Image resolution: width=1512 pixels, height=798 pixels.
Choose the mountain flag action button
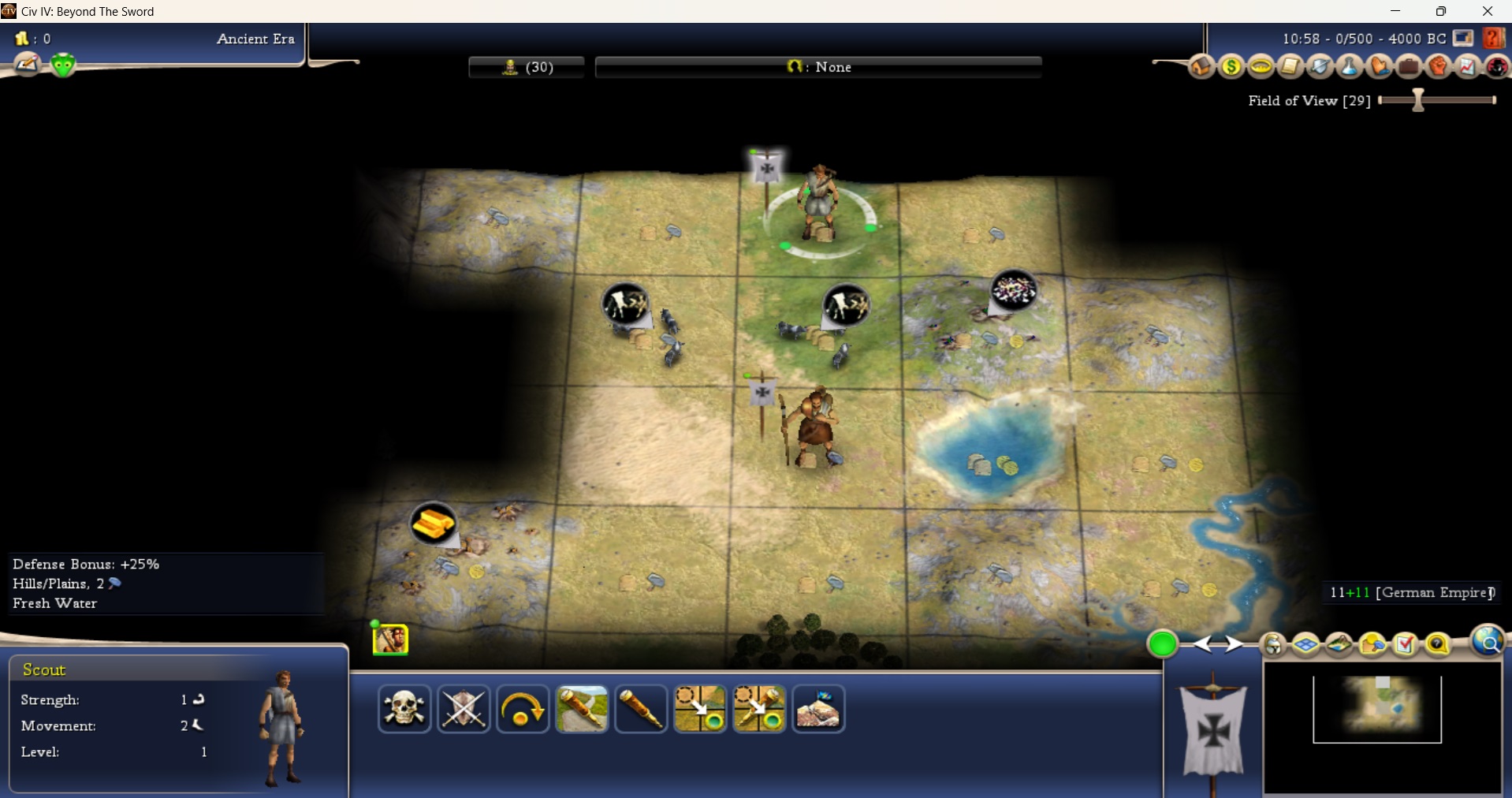click(x=818, y=709)
